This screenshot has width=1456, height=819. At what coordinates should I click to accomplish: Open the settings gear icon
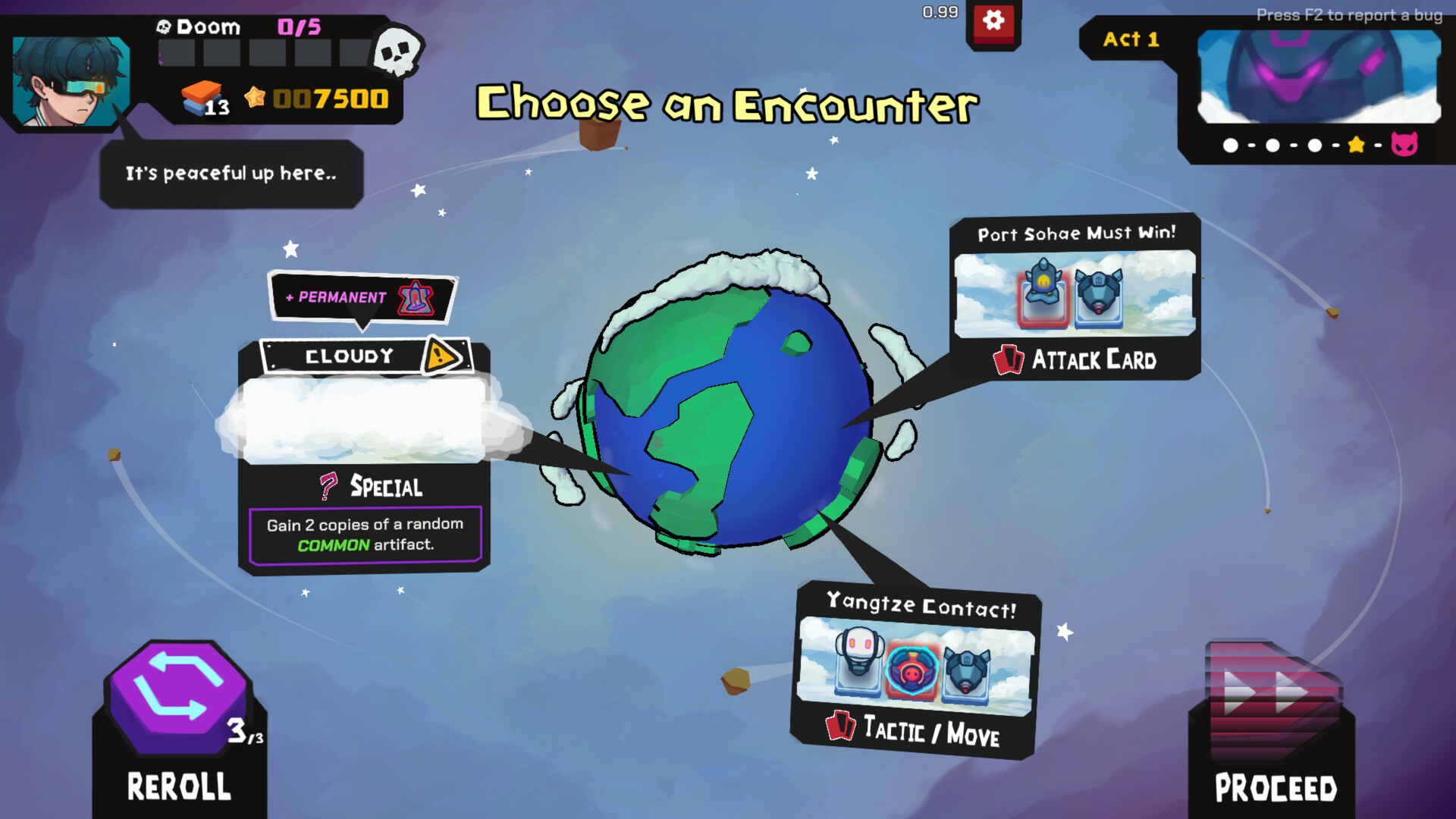tap(993, 21)
